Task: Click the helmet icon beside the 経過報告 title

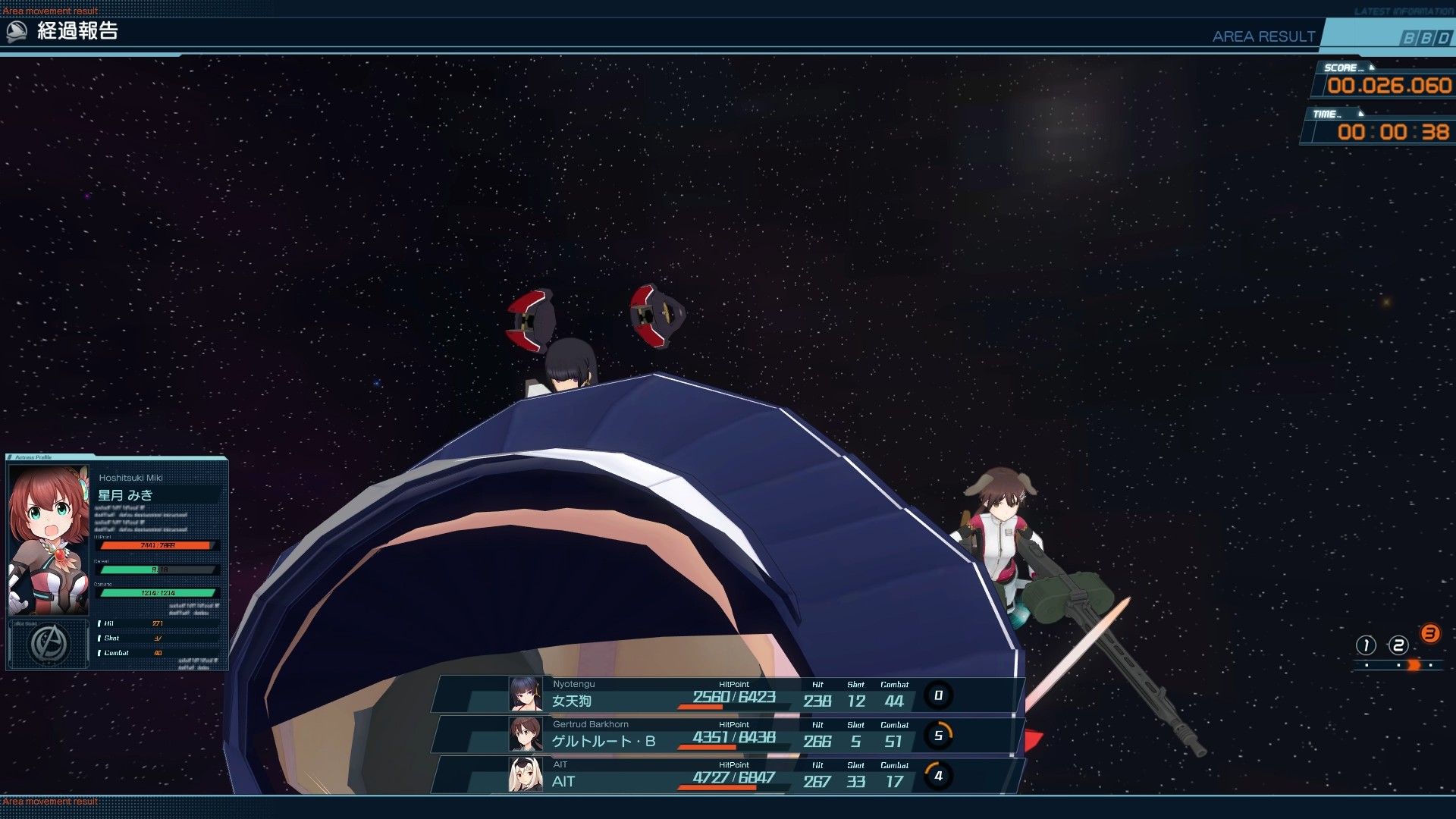Action: 17,31
